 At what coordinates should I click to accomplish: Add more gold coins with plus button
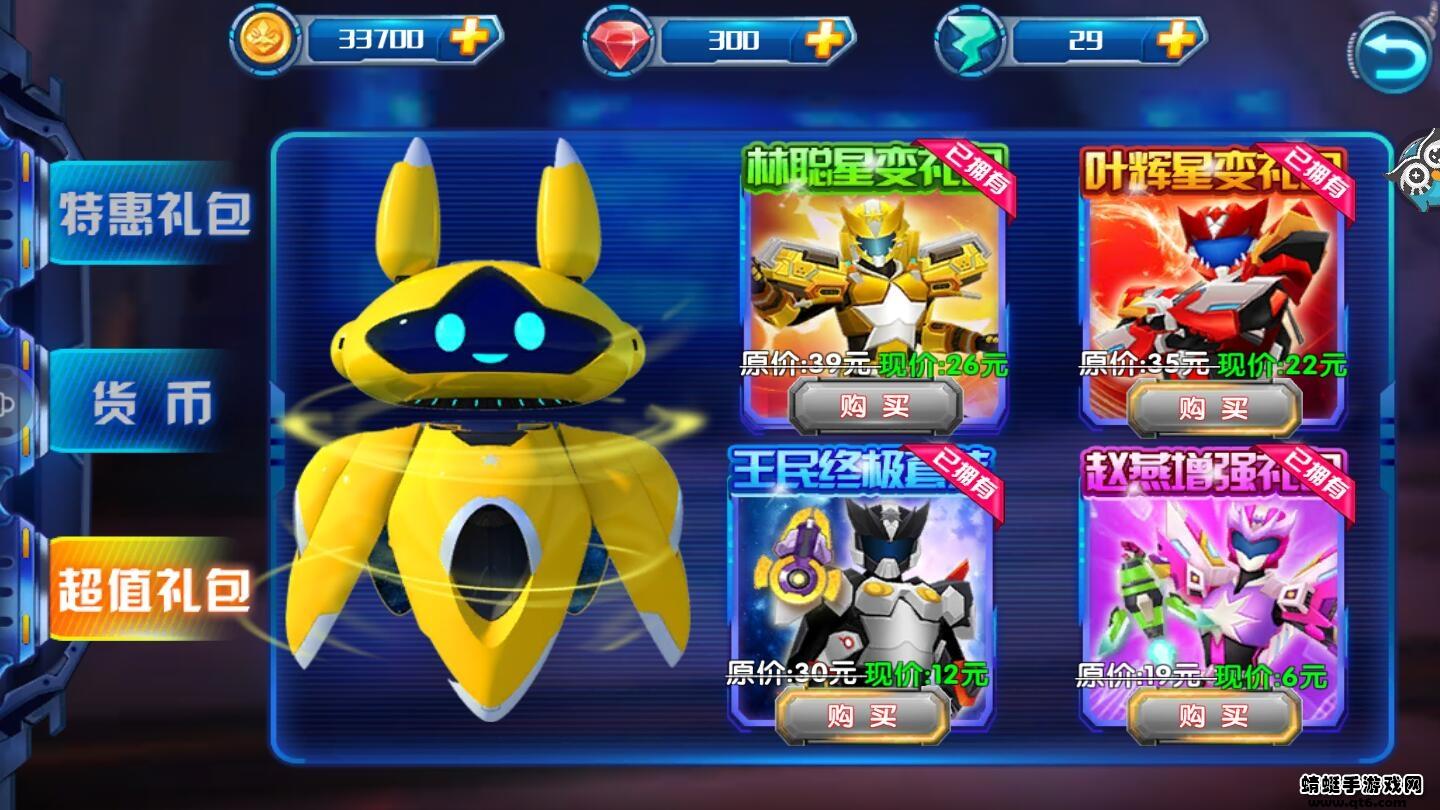(x=468, y=40)
